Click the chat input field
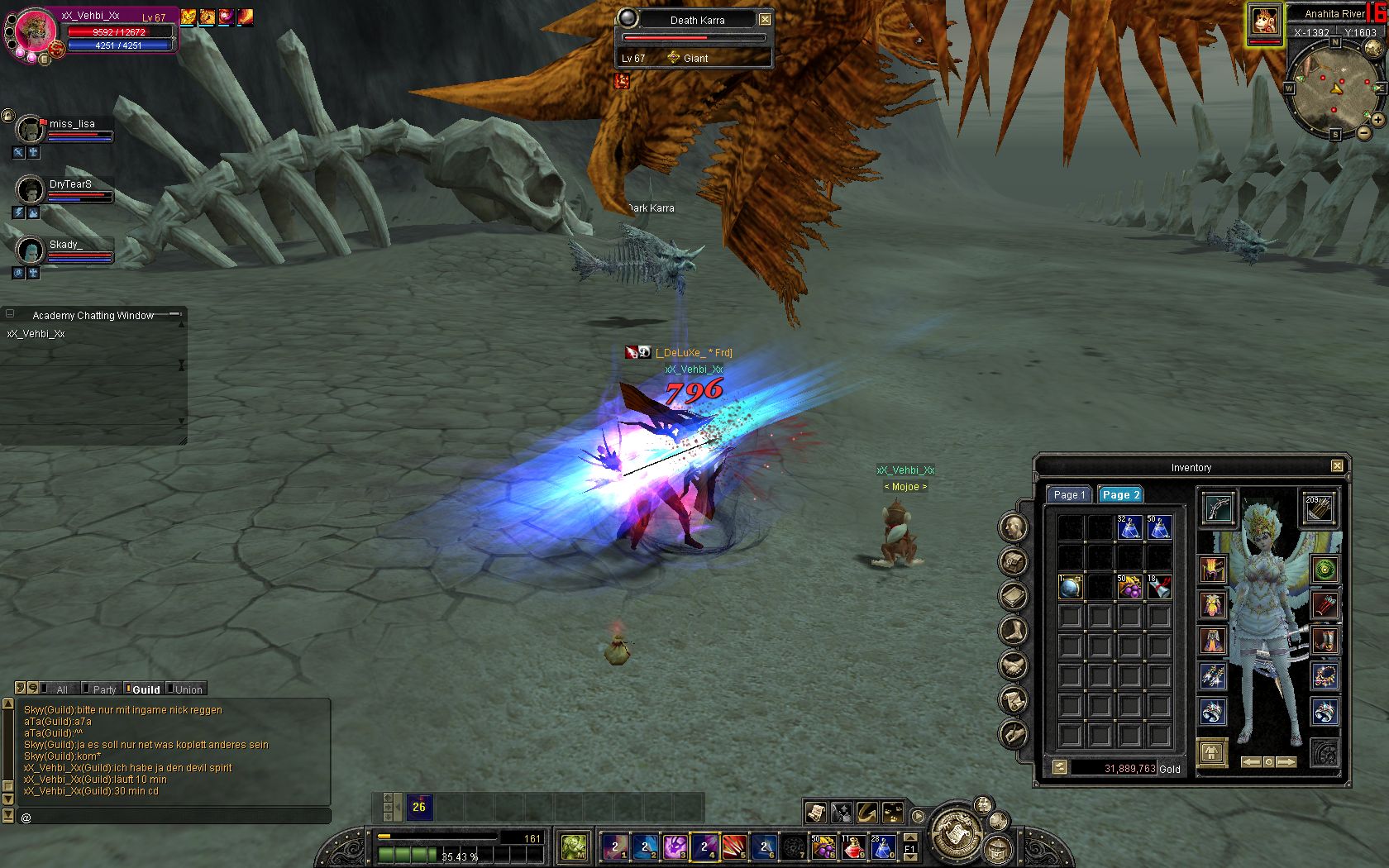 pyautogui.click(x=174, y=817)
